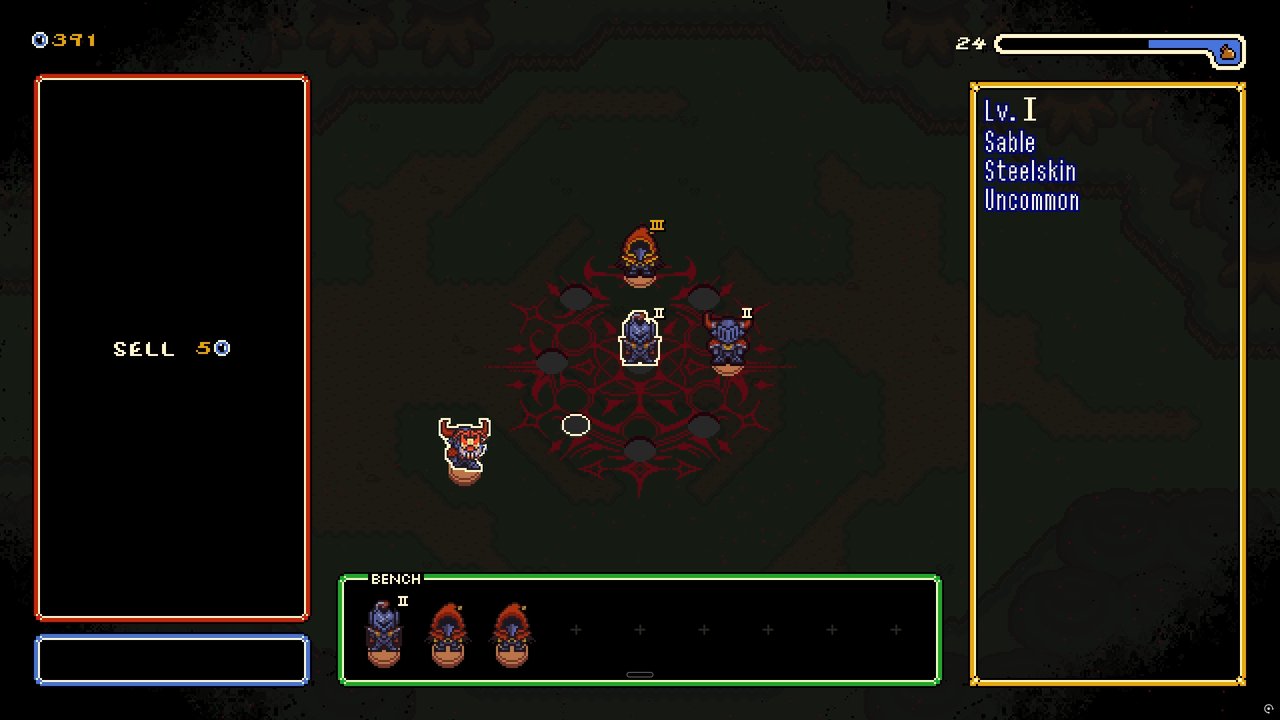The image size is (1280, 720).
Task: Click the bench drawer handle oval
Action: [639, 675]
